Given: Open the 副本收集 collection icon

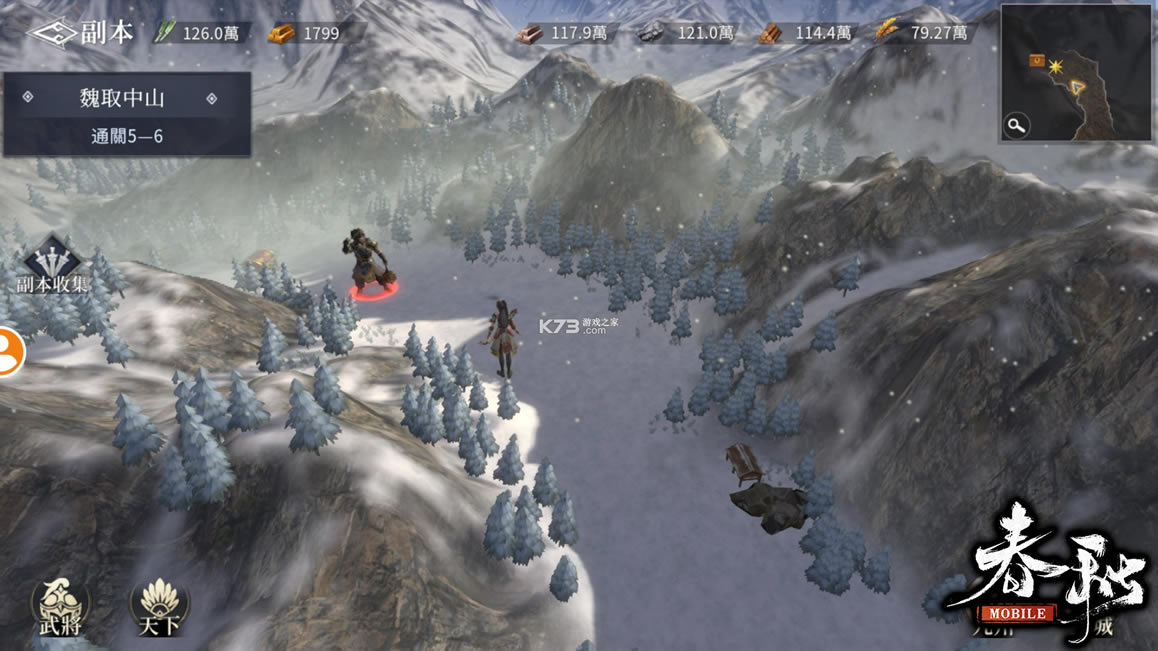Looking at the screenshot, I should 52,264.
